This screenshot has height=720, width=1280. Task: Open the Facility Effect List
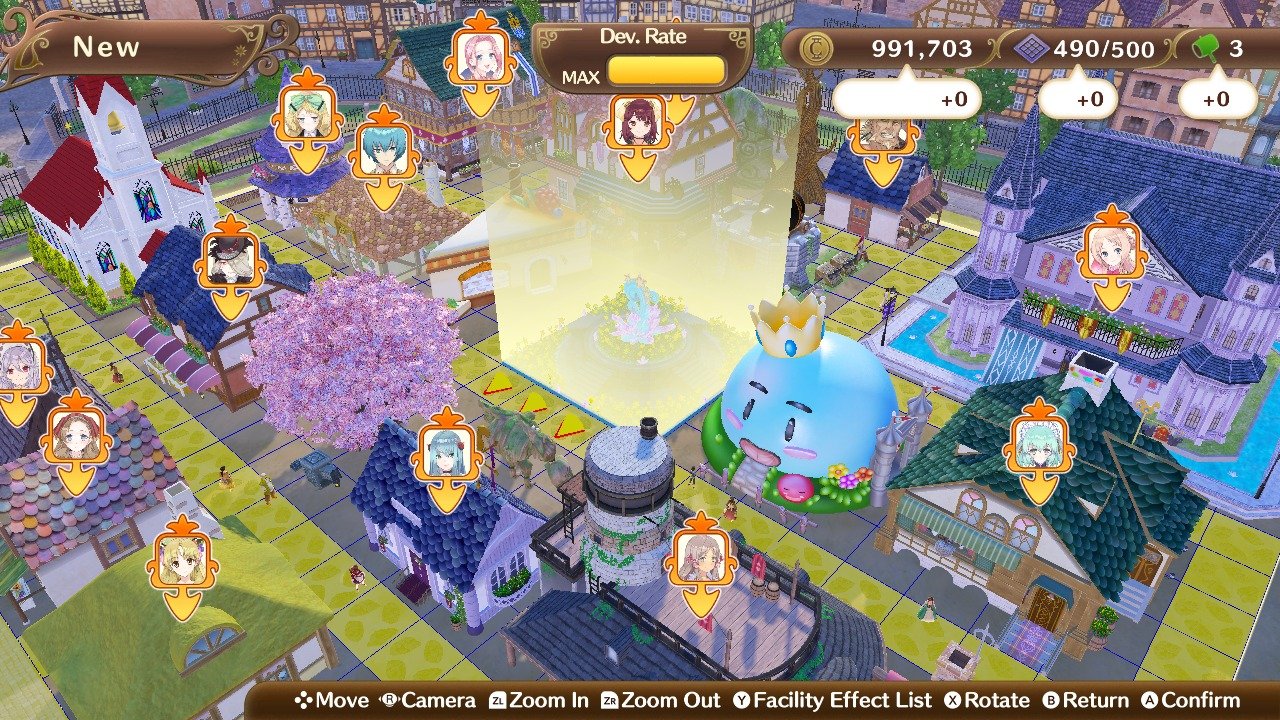(838, 700)
